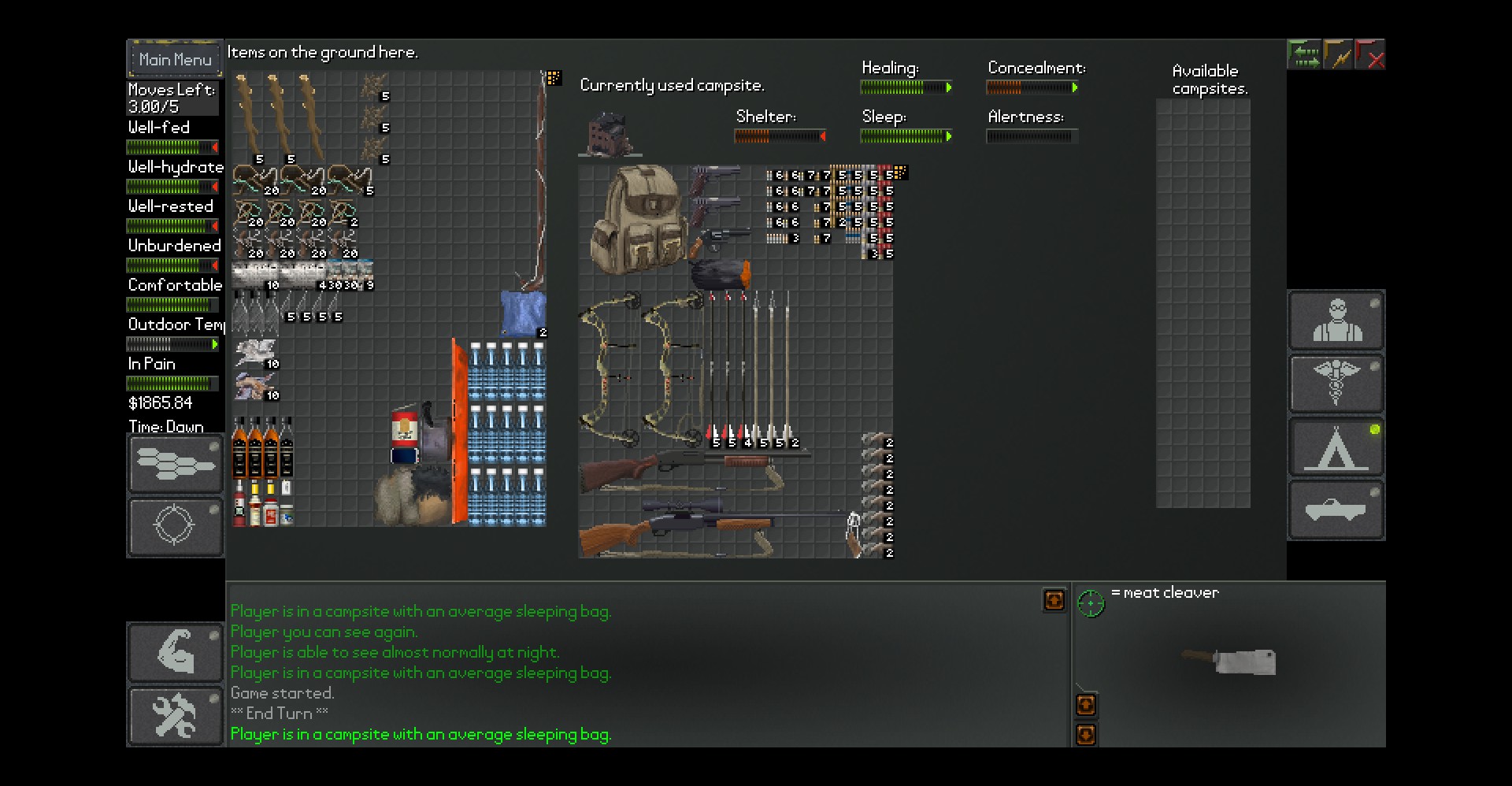Click the orange box above the message log
1512x786 pixels.
point(1053,600)
